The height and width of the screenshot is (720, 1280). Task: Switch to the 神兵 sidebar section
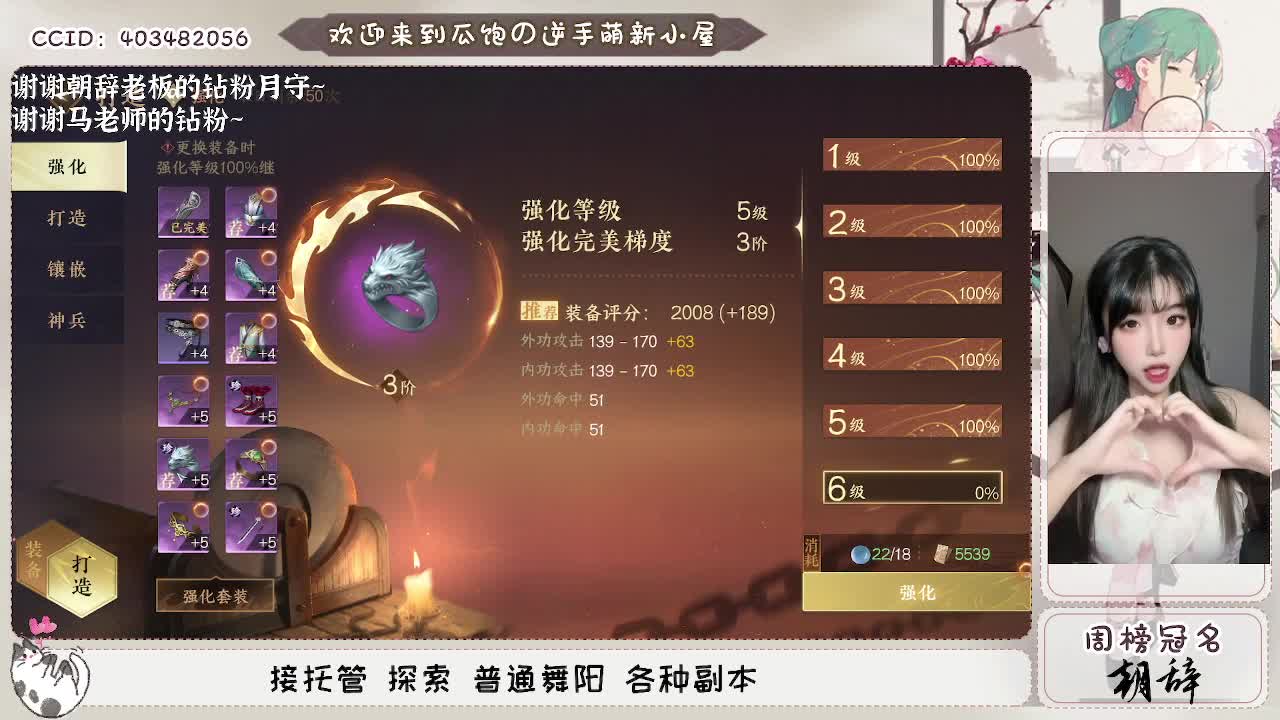[67, 322]
